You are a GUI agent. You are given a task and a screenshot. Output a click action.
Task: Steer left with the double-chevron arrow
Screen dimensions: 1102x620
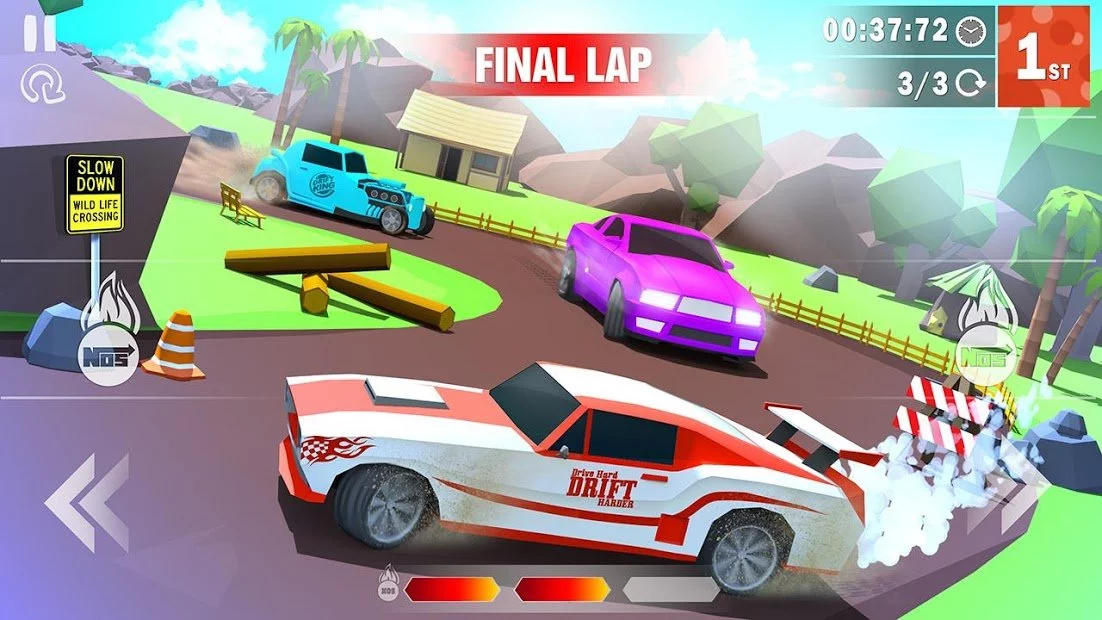[x=87, y=502]
